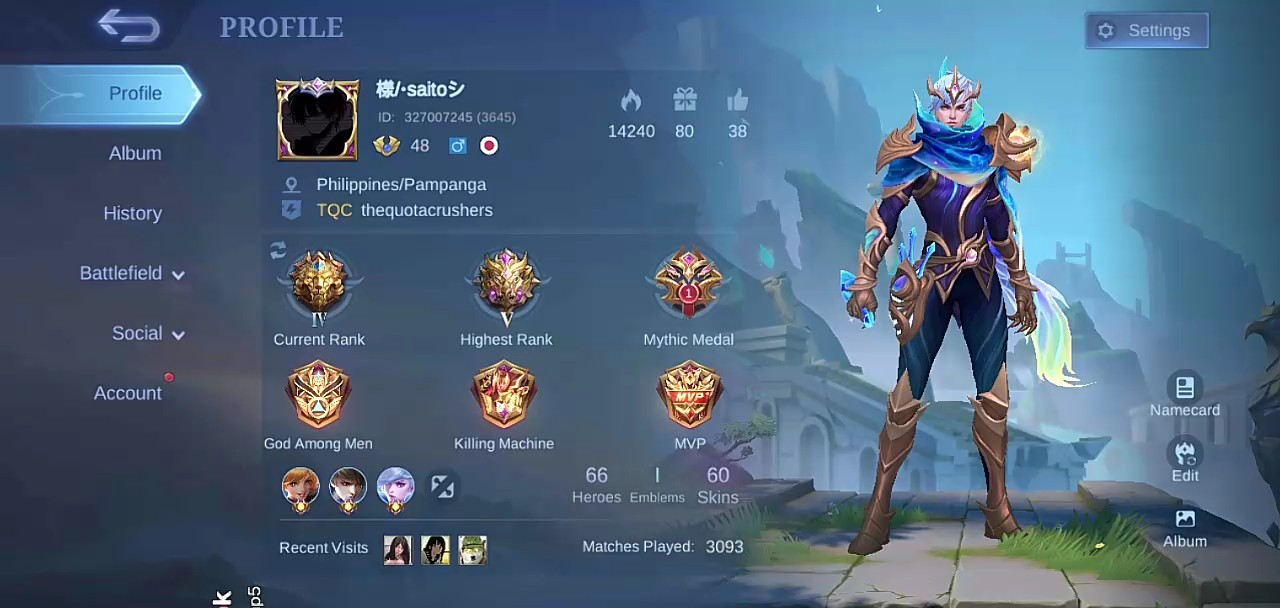Select the Profile tab
The image size is (1280, 608).
pos(134,94)
